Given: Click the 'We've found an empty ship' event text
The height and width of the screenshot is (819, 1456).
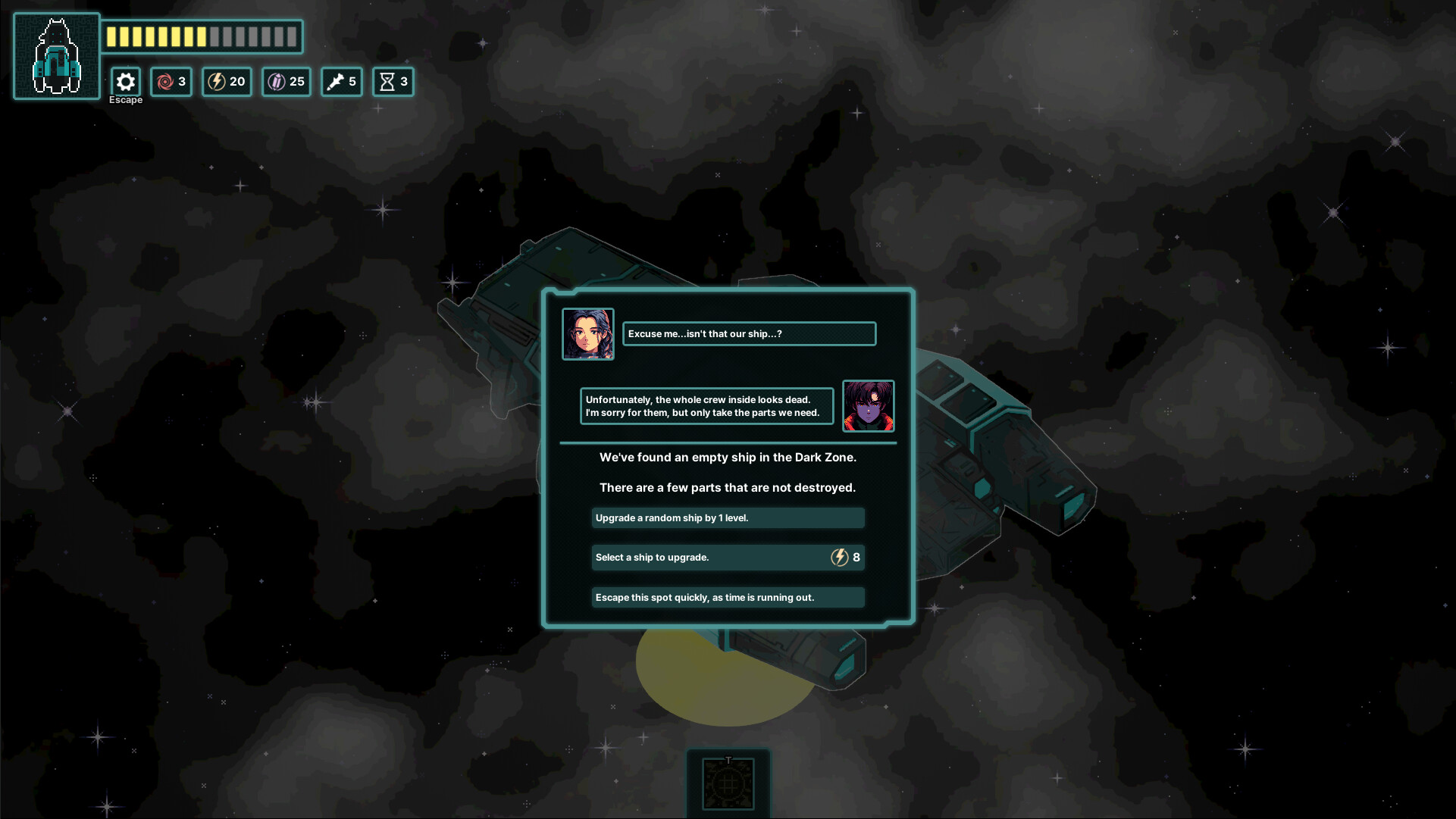Looking at the screenshot, I should (x=728, y=458).
